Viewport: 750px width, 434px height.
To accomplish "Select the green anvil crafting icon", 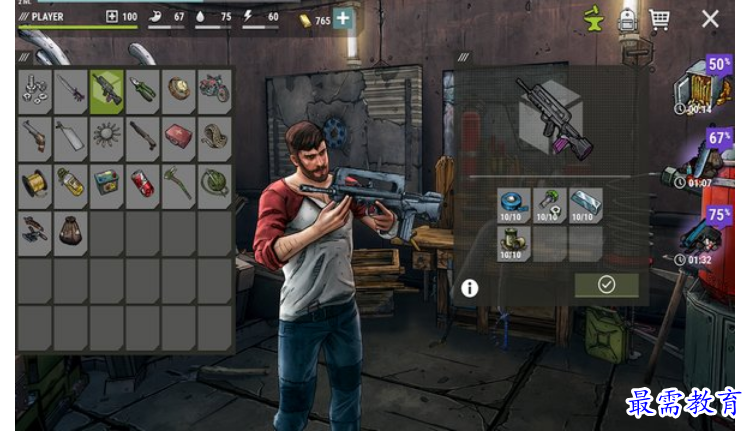I will coord(594,19).
